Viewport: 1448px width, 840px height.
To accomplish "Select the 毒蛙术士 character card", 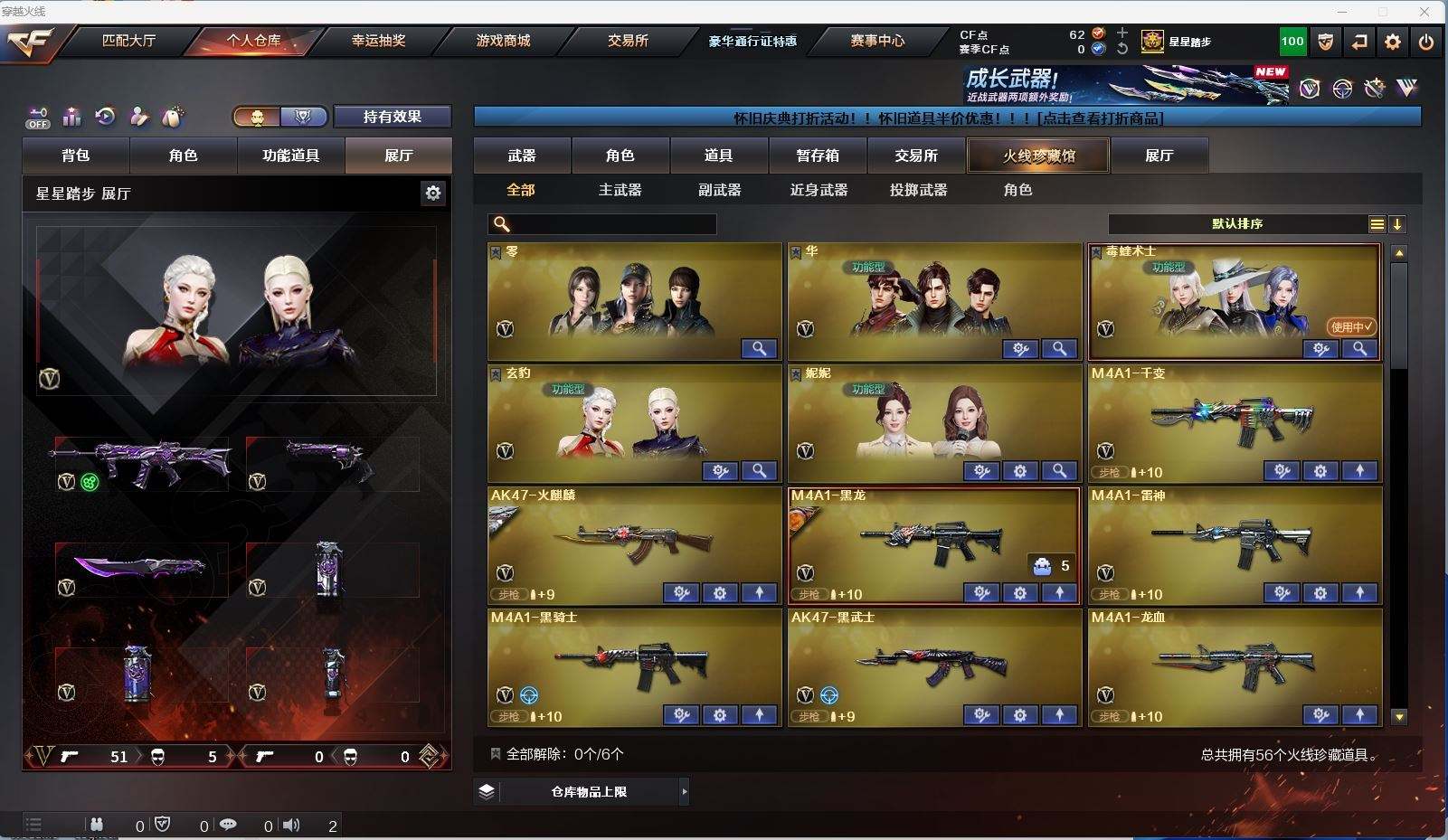I will (1234, 298).
